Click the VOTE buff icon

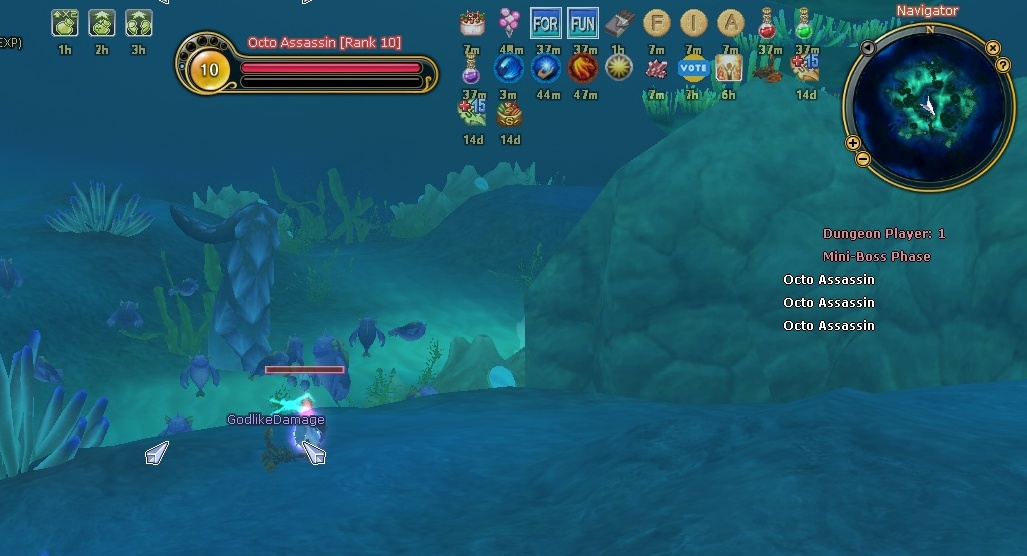[693, 68]
